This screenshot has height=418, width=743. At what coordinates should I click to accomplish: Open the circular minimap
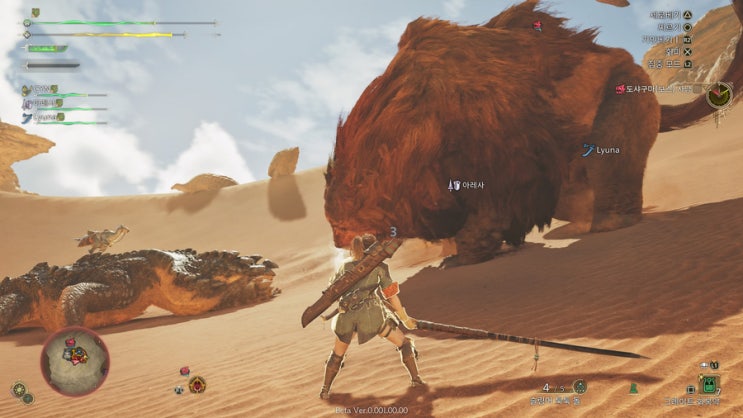click(75, 360)
